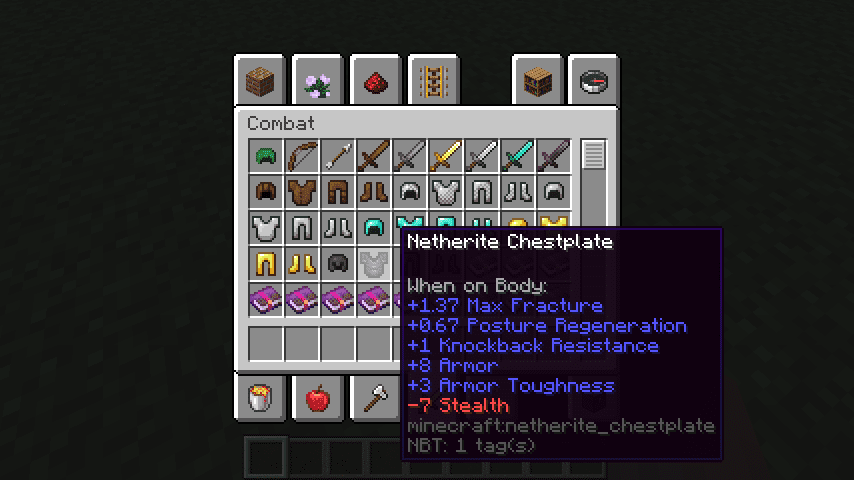Pick the chainmail chestplate
Viewport: 854px width, 480px height.
[446, 192]
